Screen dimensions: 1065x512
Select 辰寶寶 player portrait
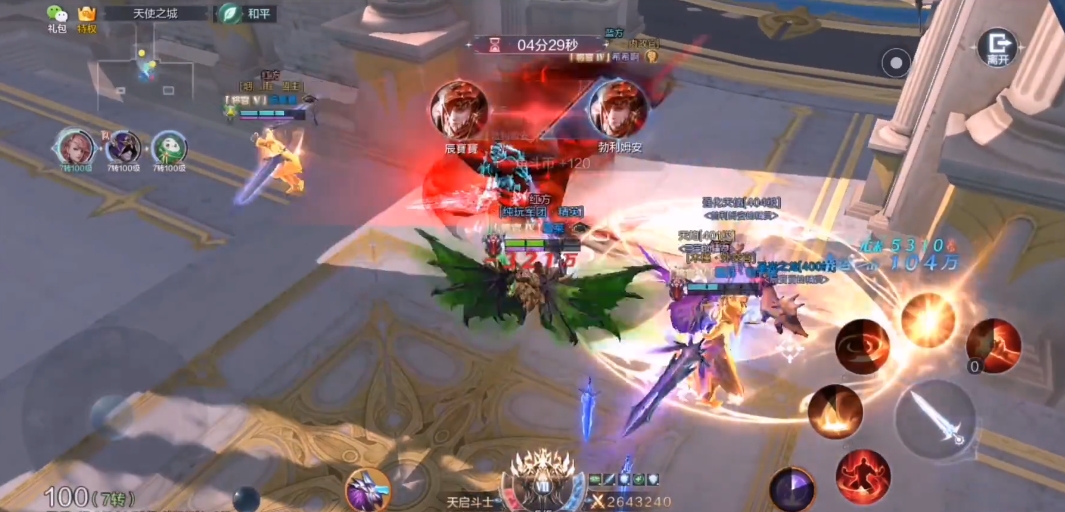point(459,108)
